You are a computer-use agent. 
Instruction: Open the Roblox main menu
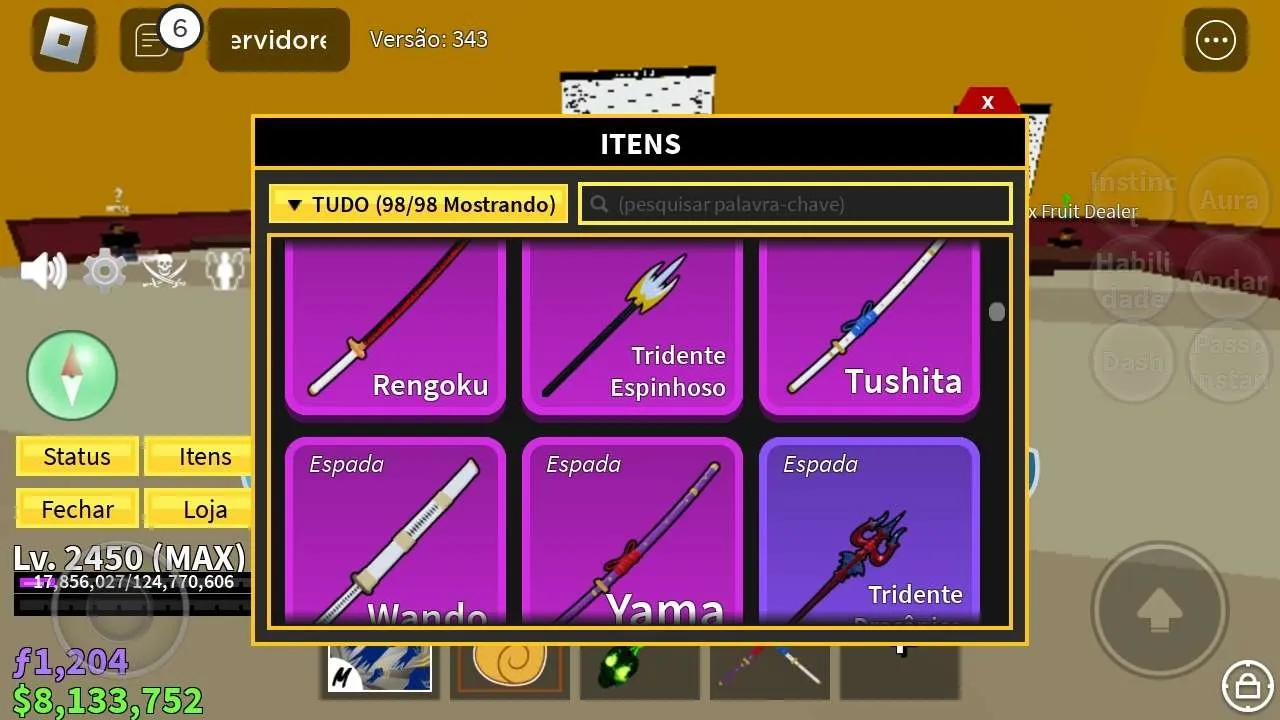64,40
